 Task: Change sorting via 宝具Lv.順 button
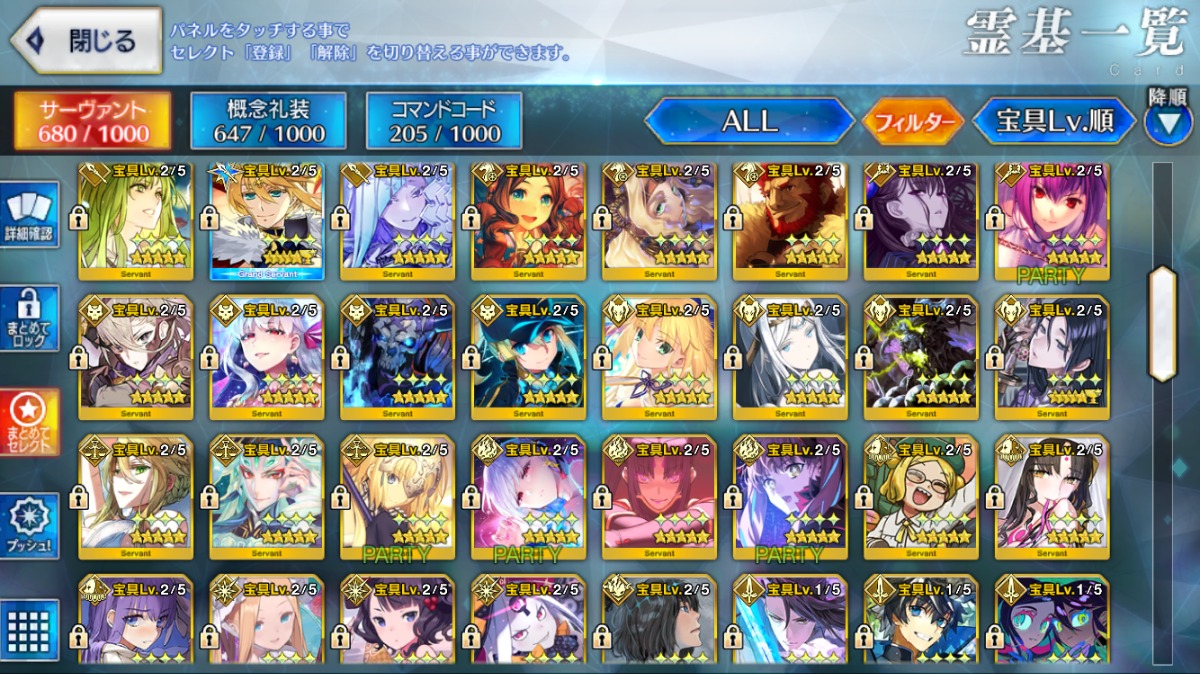[1054, 122]
